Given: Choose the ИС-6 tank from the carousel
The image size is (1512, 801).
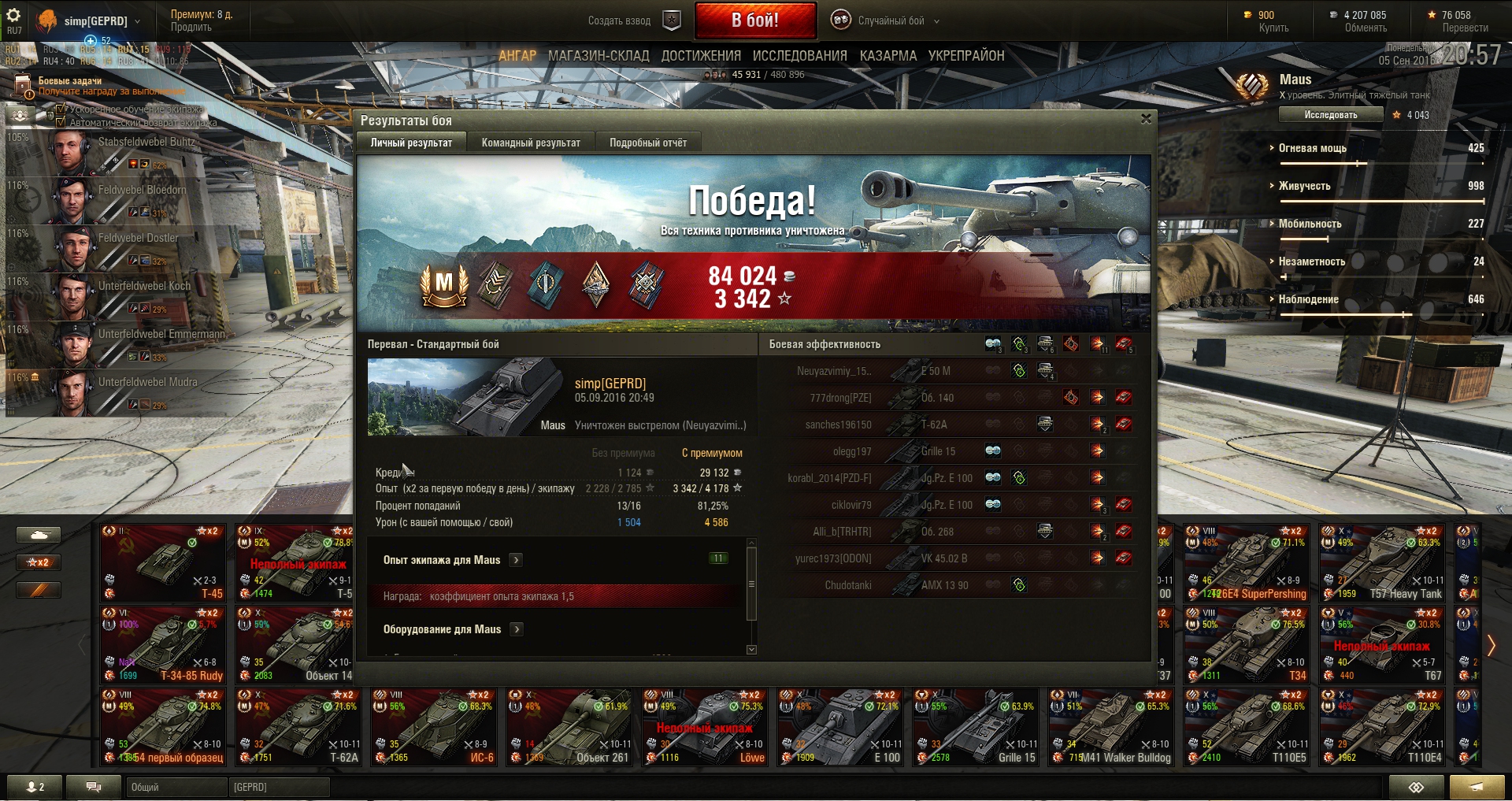Looking at the screenshot, I should point(435,726).
